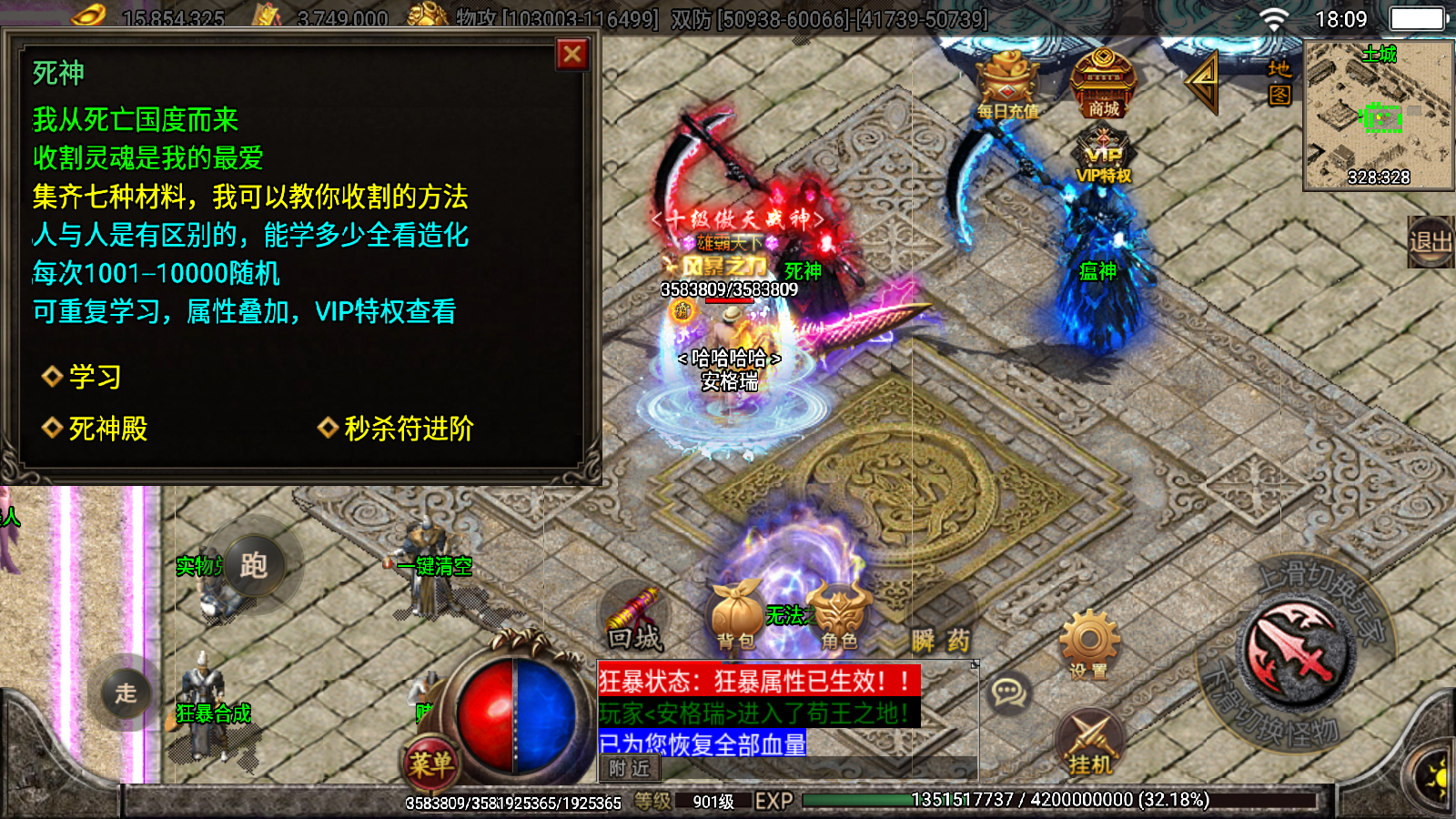The image size is (1456, 819).
Task: Open the 菜单 menu button
Action: pos(430,763)
